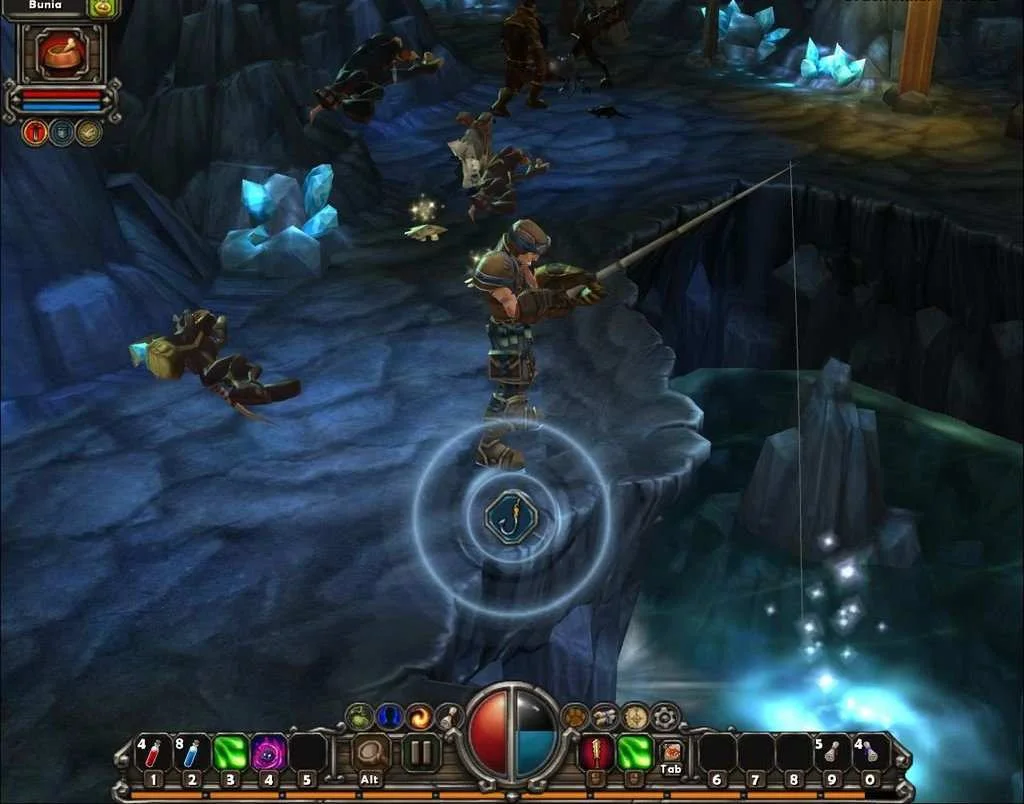The width and height of the screenshot is (1024, 804).
Task: Select the green slash right-click skill slot
Action: coord(635,752)
